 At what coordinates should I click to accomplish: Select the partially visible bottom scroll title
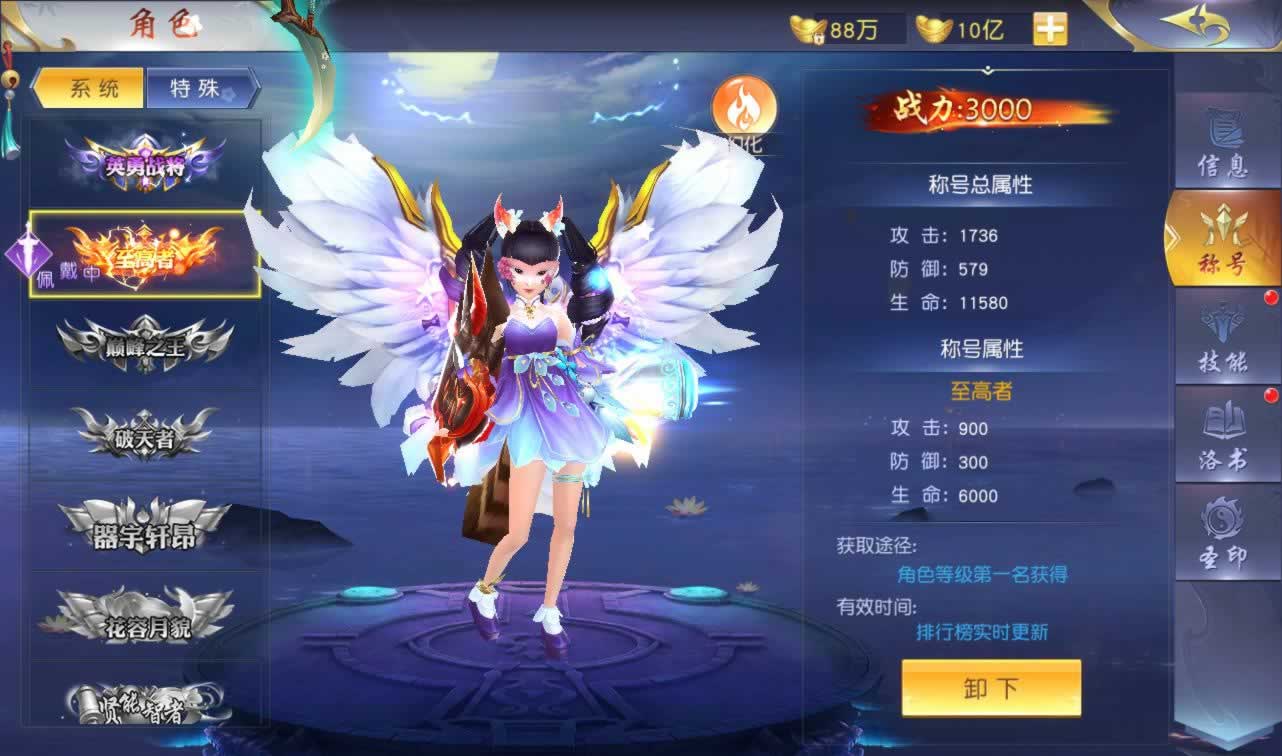click(146, 700)
